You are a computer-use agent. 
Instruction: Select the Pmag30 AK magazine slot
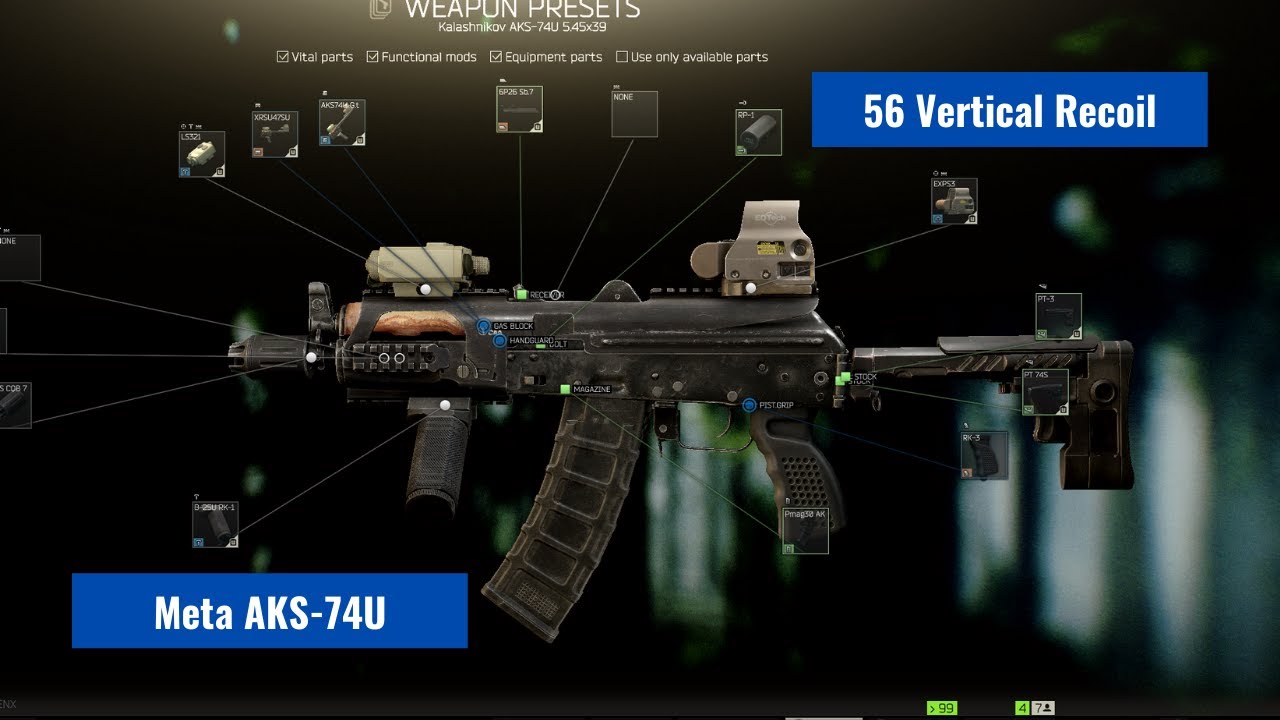[x=805, y=531]
